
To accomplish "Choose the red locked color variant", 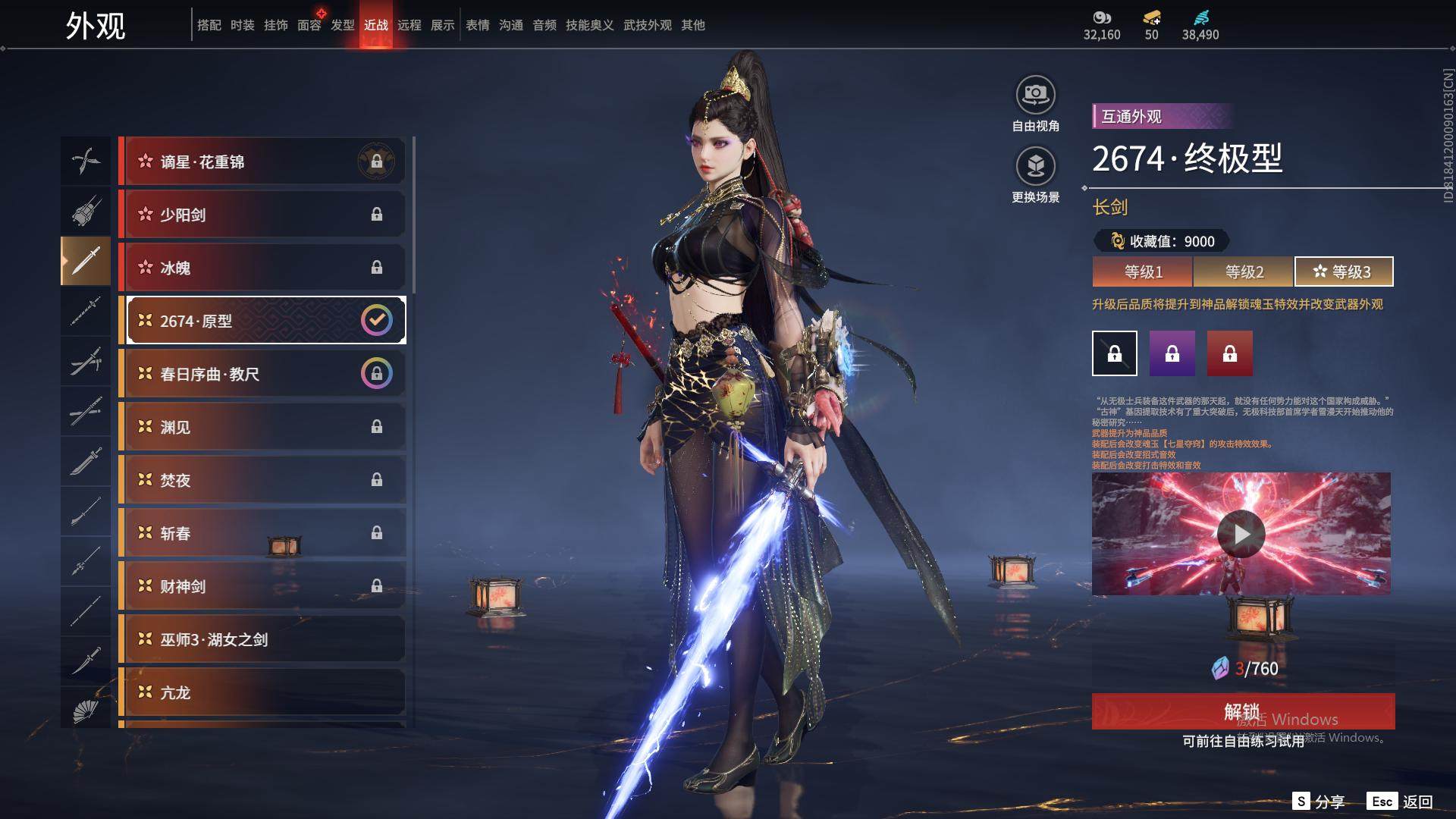I will pyautogui.click(x=1230, y=353).
